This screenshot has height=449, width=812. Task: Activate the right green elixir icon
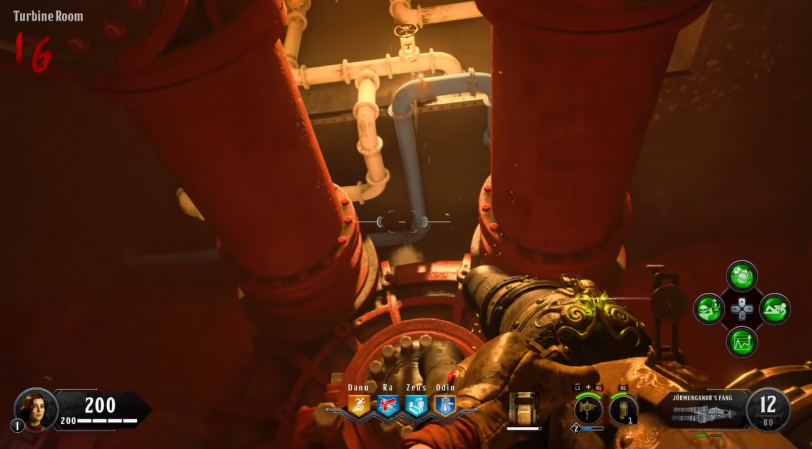pyautogui.click(x=775, y=308)
